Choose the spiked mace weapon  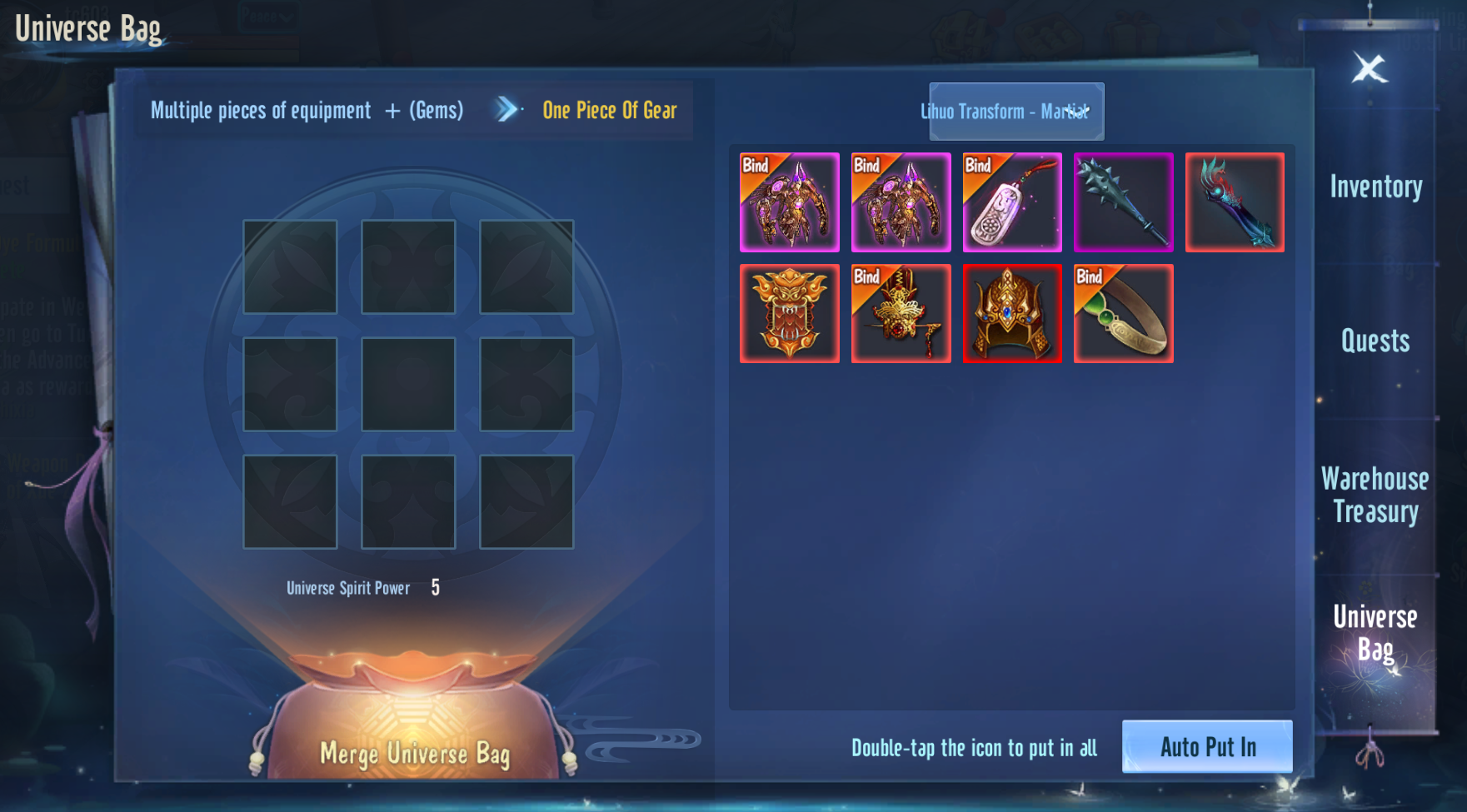pos(1123,202)
